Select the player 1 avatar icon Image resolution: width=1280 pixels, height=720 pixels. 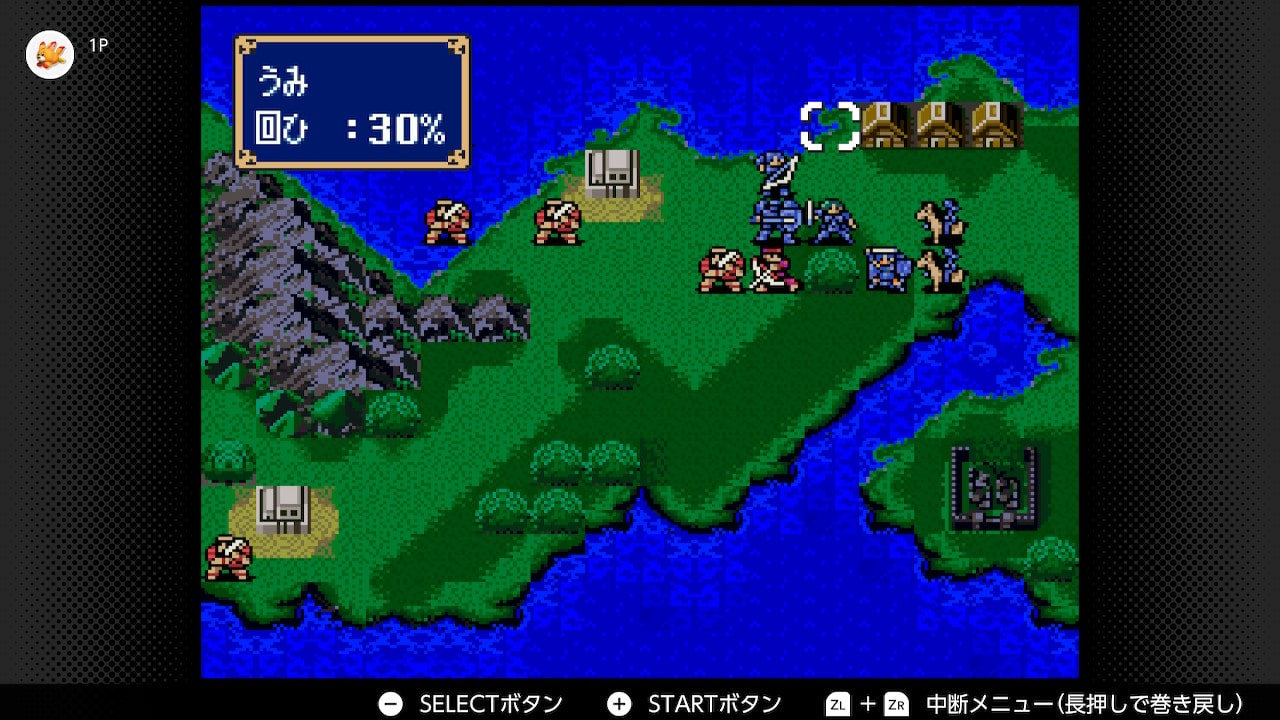[x=50, y=54]
